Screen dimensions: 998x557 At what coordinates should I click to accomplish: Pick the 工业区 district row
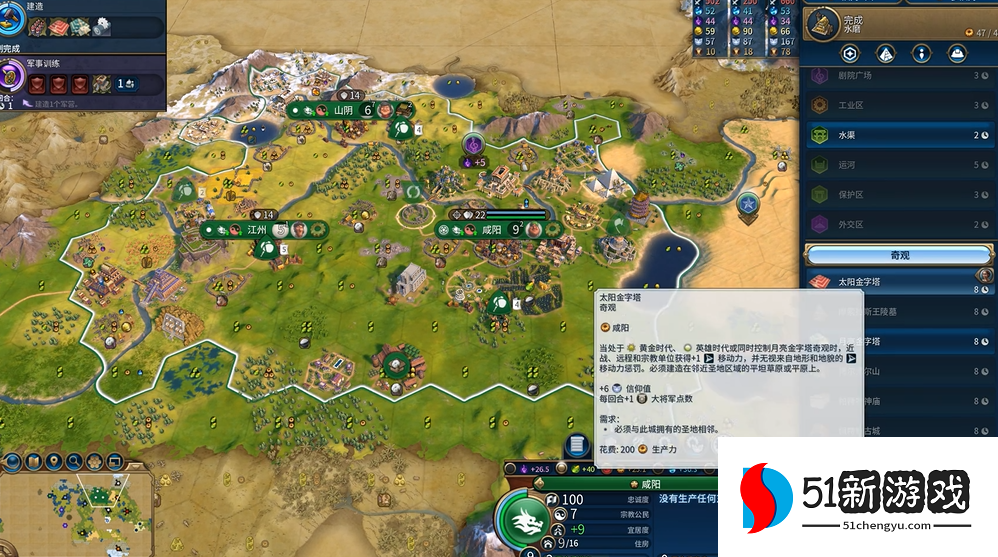[x=900, y=105]
